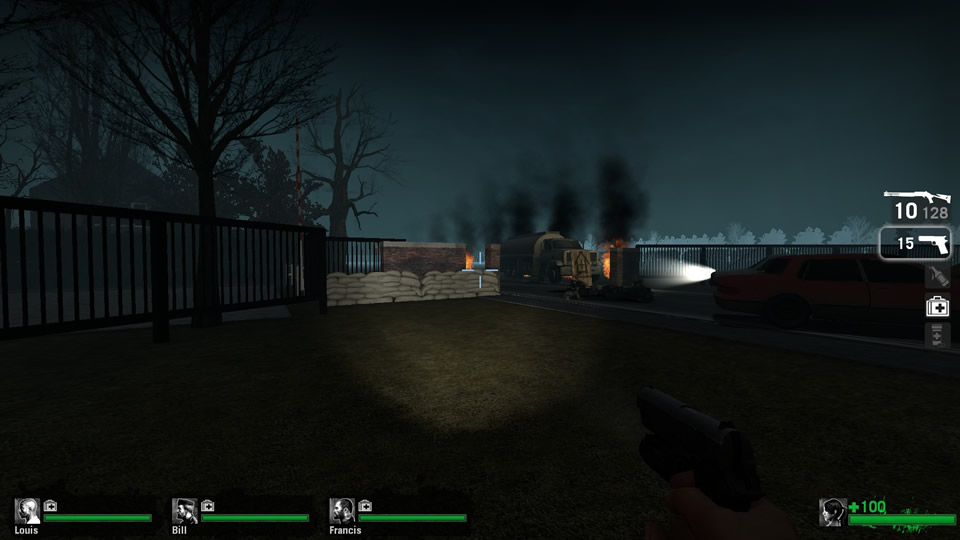
Task: Choose Francis's teammate portrait
Action: click(x=342, y=511)
